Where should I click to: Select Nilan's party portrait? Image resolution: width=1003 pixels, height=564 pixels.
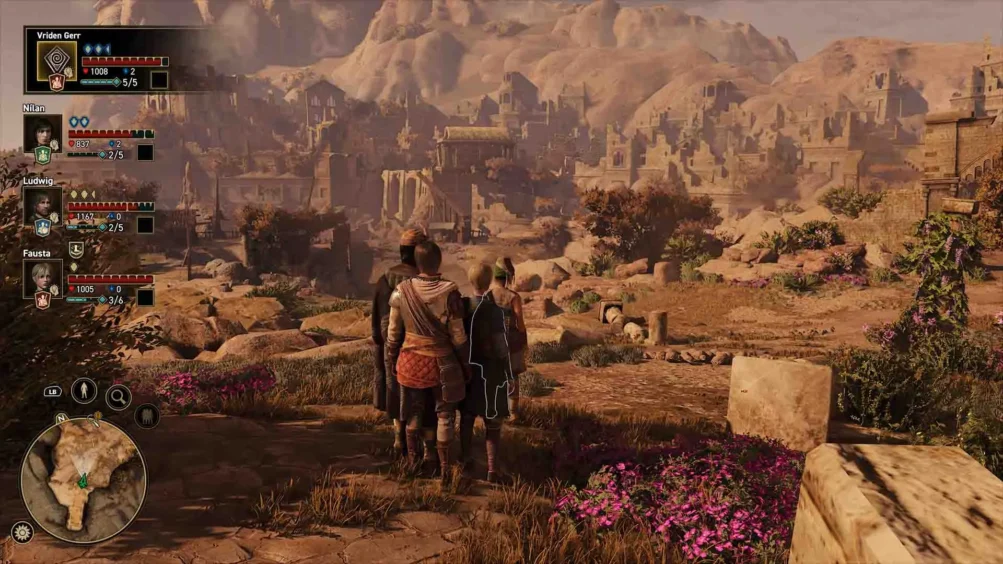pyautogui.click(x=42, y=132)
